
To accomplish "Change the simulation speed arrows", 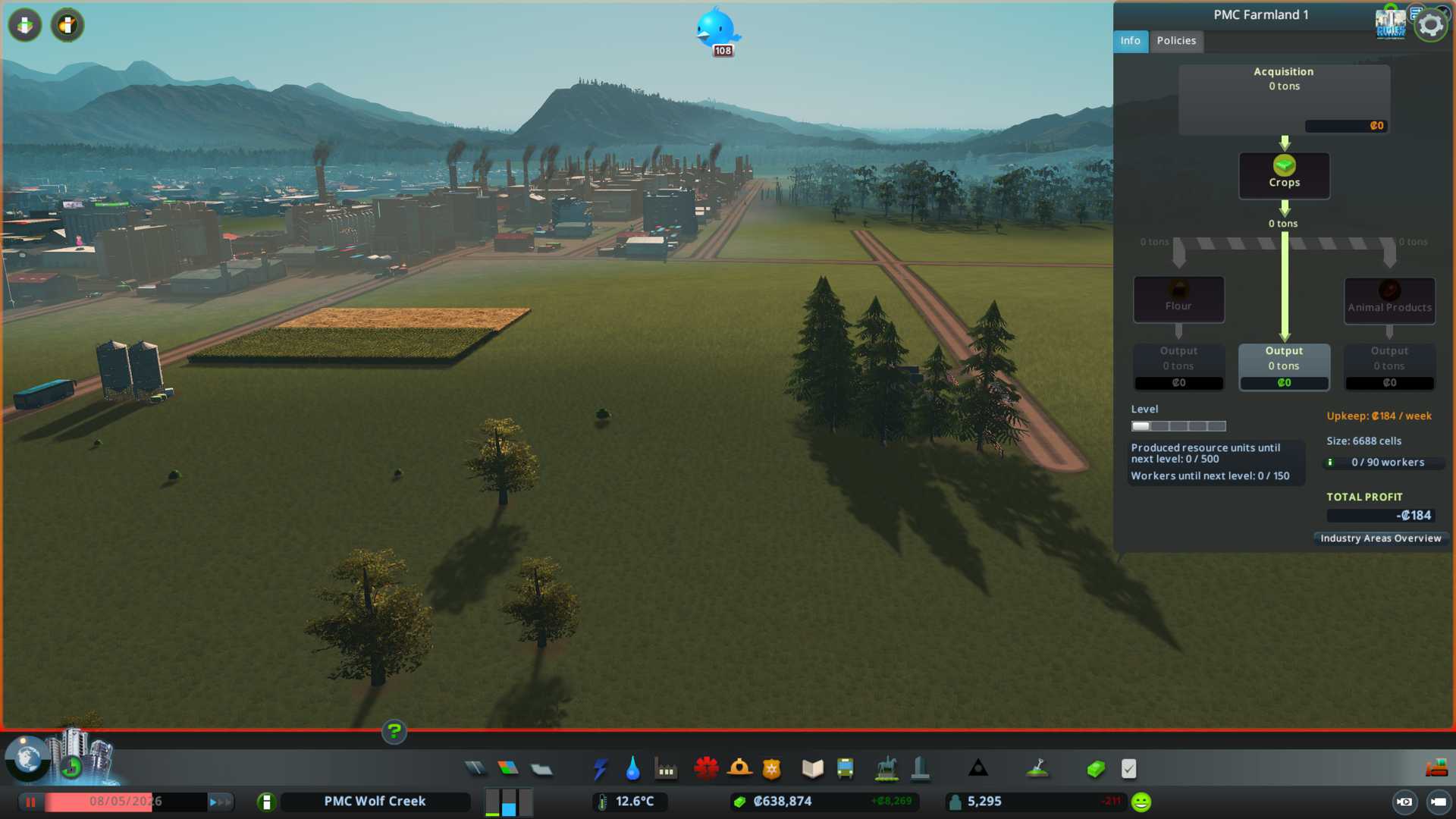I will coord(219,802).
